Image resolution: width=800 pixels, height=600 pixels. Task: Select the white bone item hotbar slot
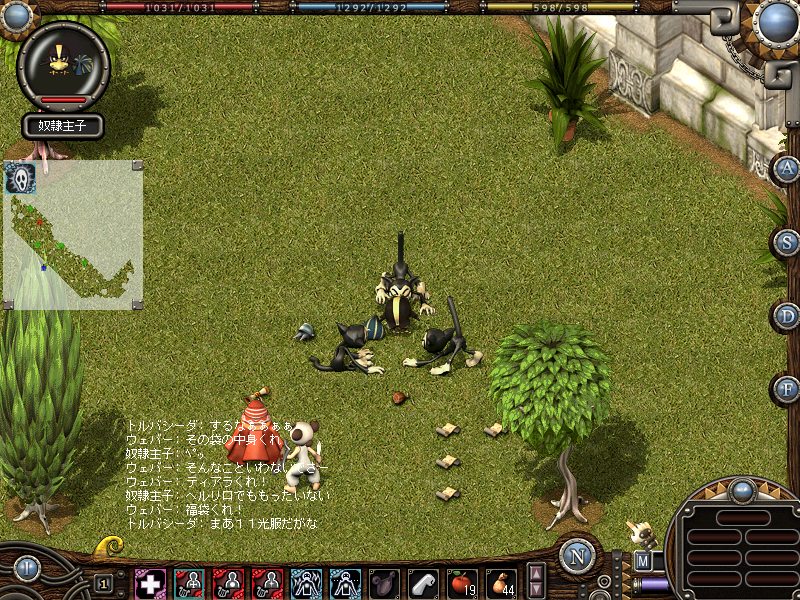point(423,582)
